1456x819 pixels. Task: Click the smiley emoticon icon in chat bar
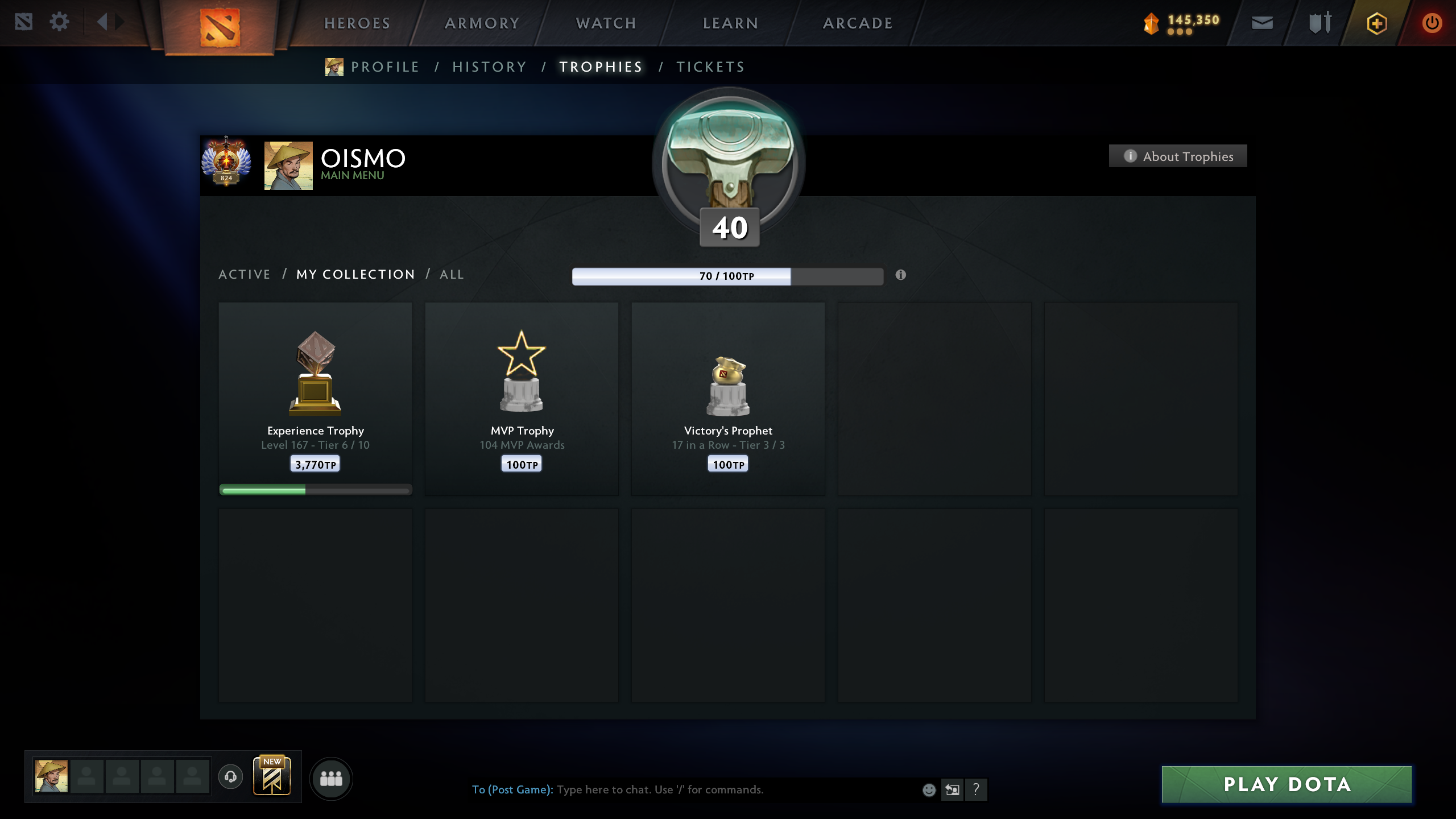[x=930, y=789]
